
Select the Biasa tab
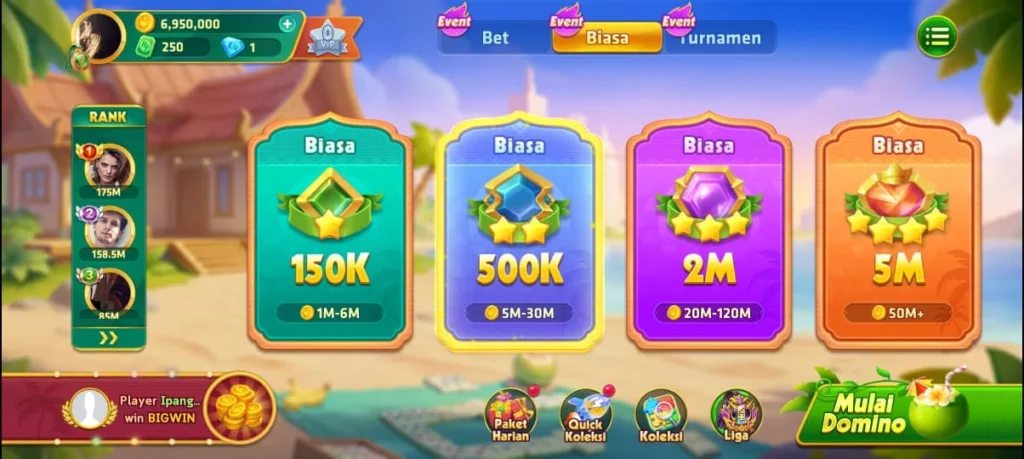[607, 38]
